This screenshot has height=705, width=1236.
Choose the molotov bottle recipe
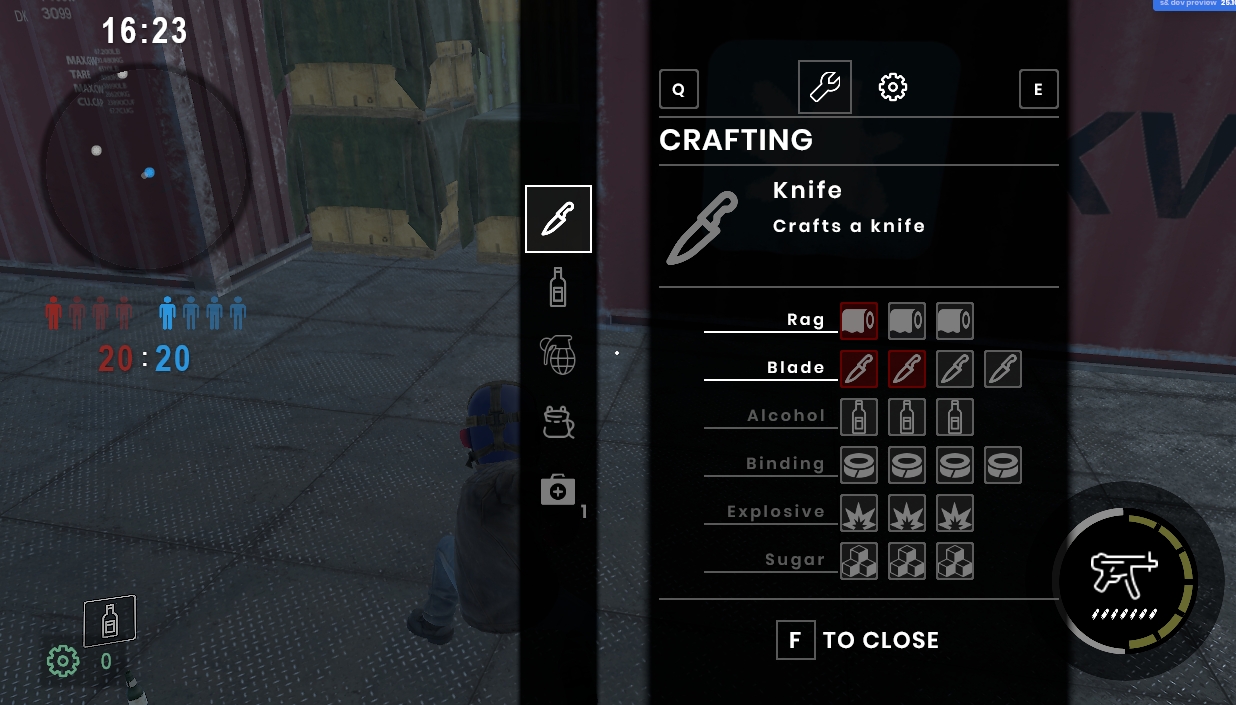point(558,287)
